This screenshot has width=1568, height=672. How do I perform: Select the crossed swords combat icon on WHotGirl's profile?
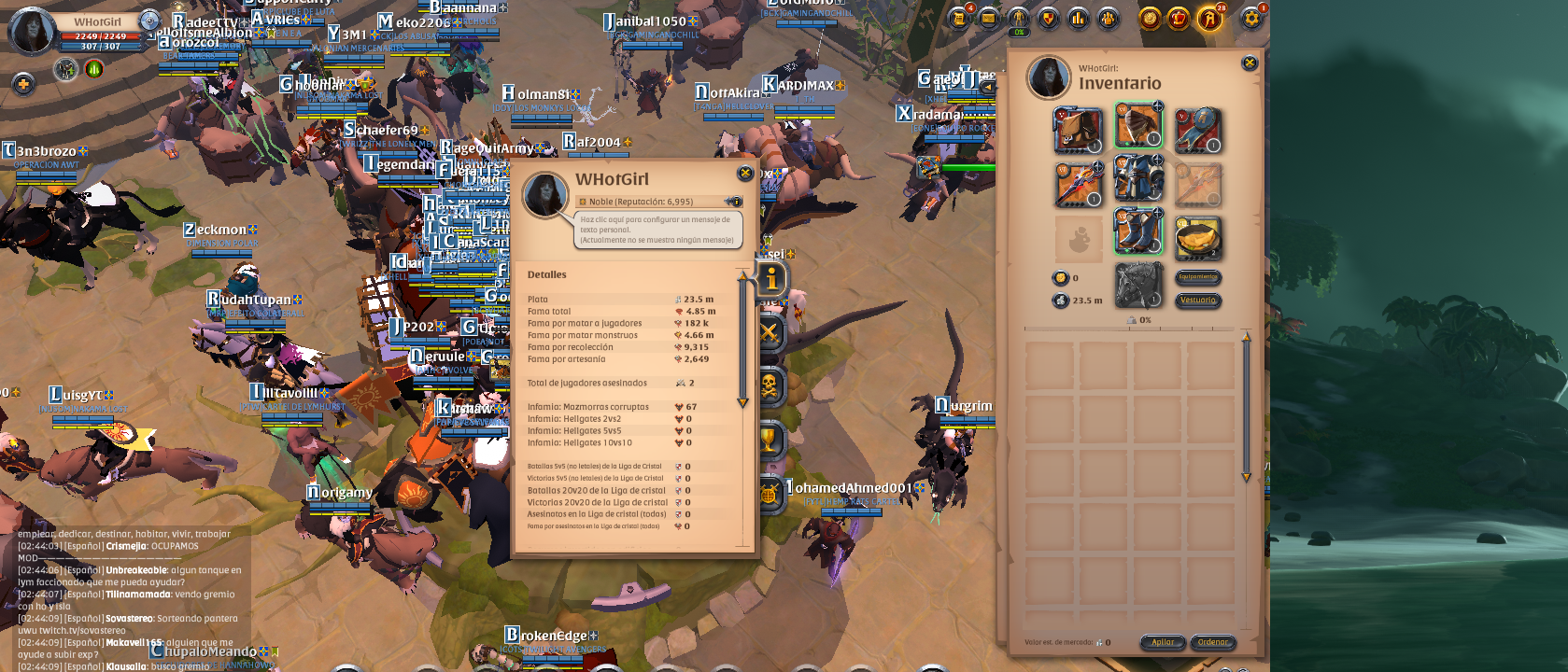pyautogui.click(x=768, y=331)
